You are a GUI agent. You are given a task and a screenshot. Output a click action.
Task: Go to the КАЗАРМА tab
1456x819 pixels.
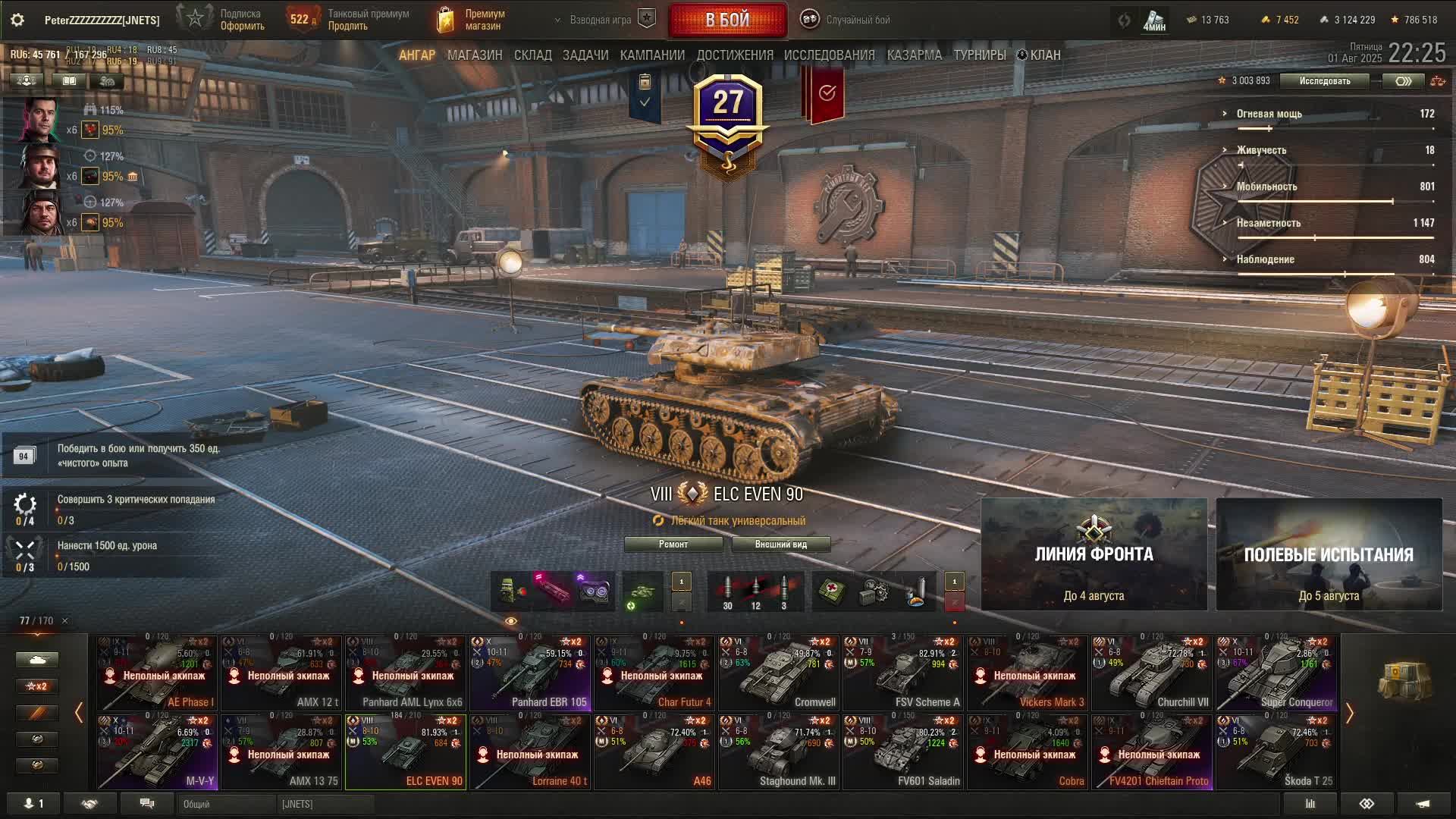pos(914,55)
